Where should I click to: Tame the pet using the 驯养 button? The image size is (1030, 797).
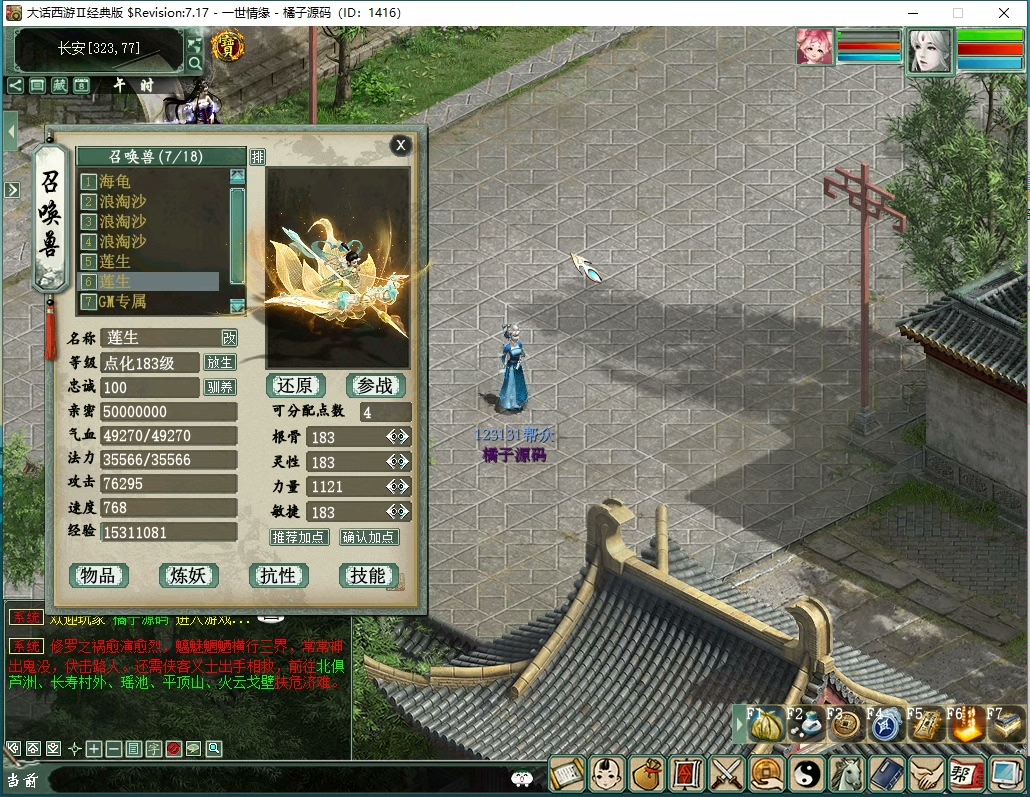tap(220, 387)
